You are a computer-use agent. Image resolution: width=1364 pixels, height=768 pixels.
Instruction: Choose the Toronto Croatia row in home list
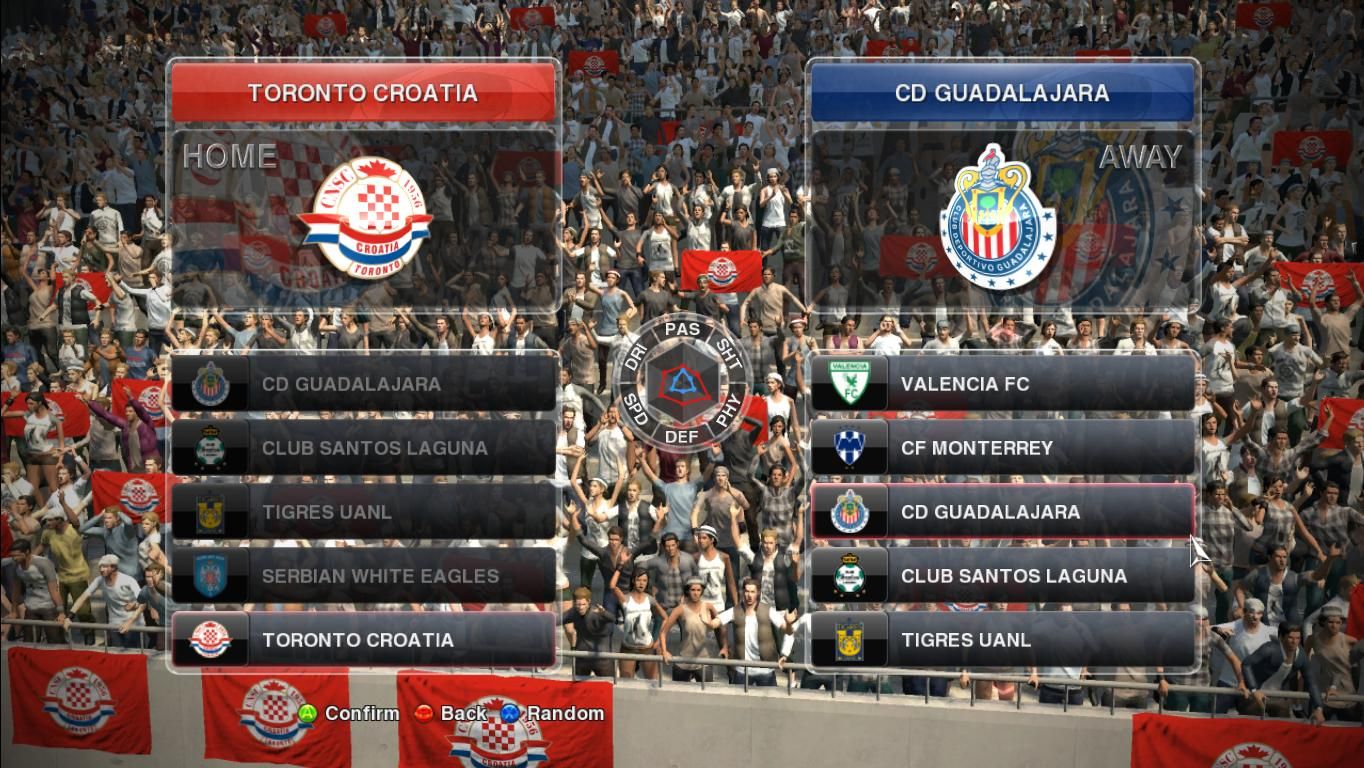tap(364, 640)
